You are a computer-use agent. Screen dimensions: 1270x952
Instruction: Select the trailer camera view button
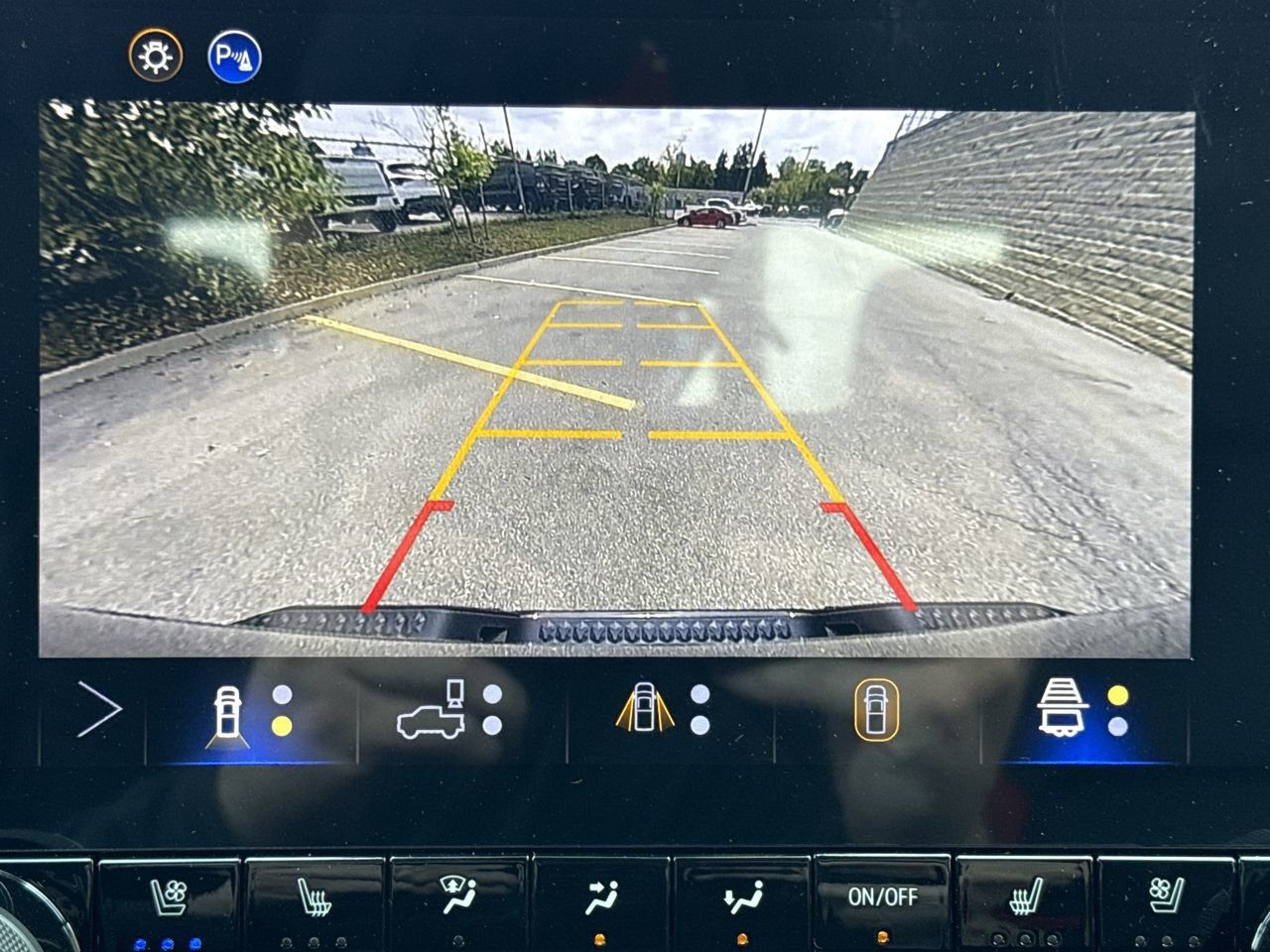[1064, 708]
